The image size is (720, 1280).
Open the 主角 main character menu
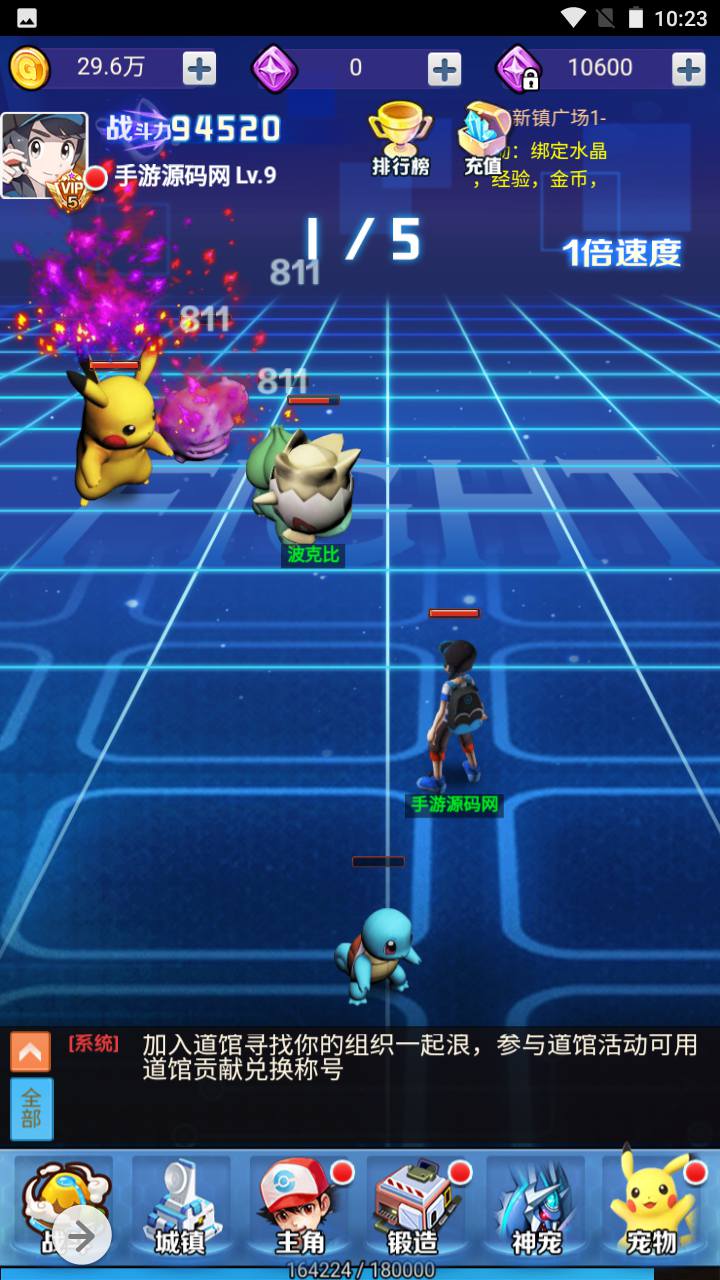(299, 1208)
